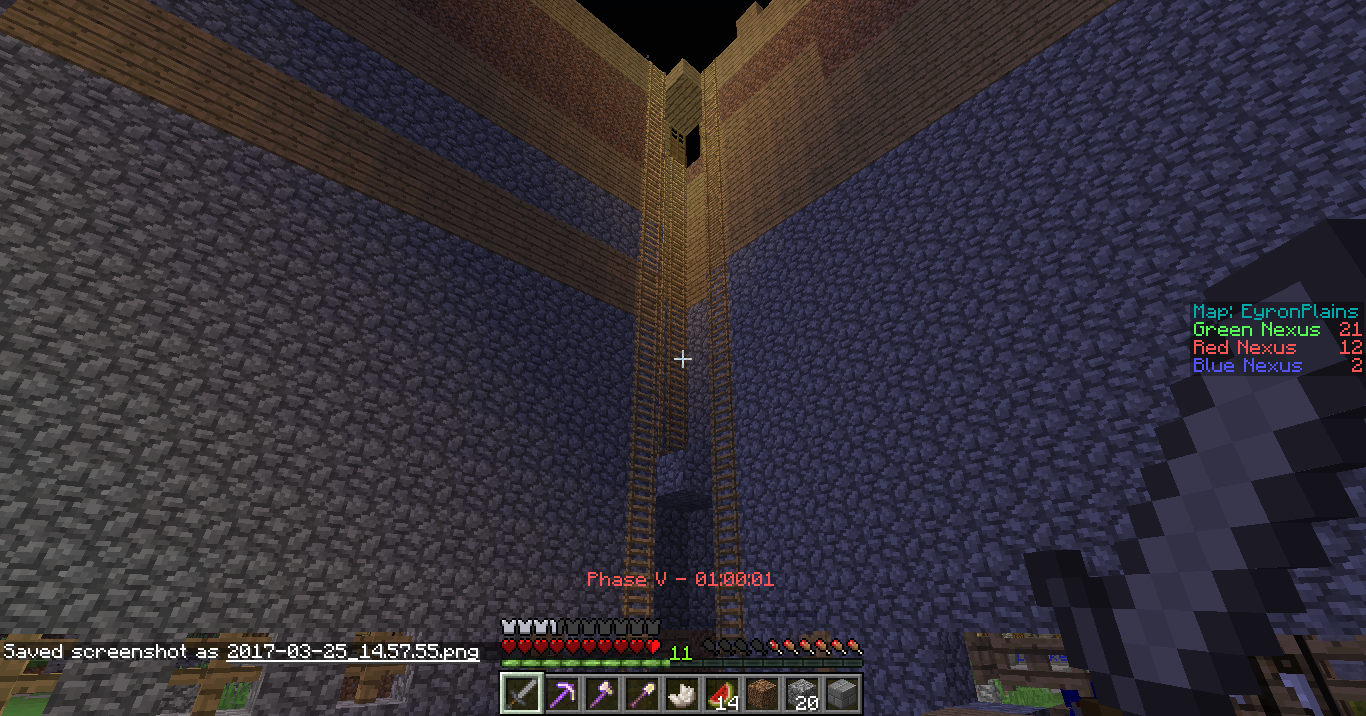Pick the gray stone block stack of 20
The height and width of the screenshot is (716, 1366).
801,693
